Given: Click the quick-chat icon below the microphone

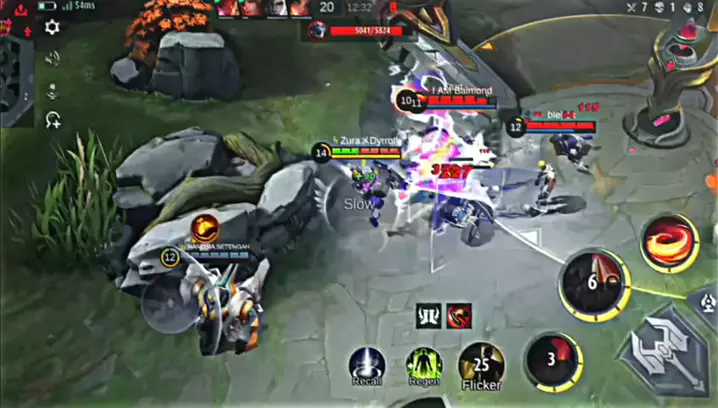Looking at the screenshot, I should pyautogui.click(x=52, y=120).
